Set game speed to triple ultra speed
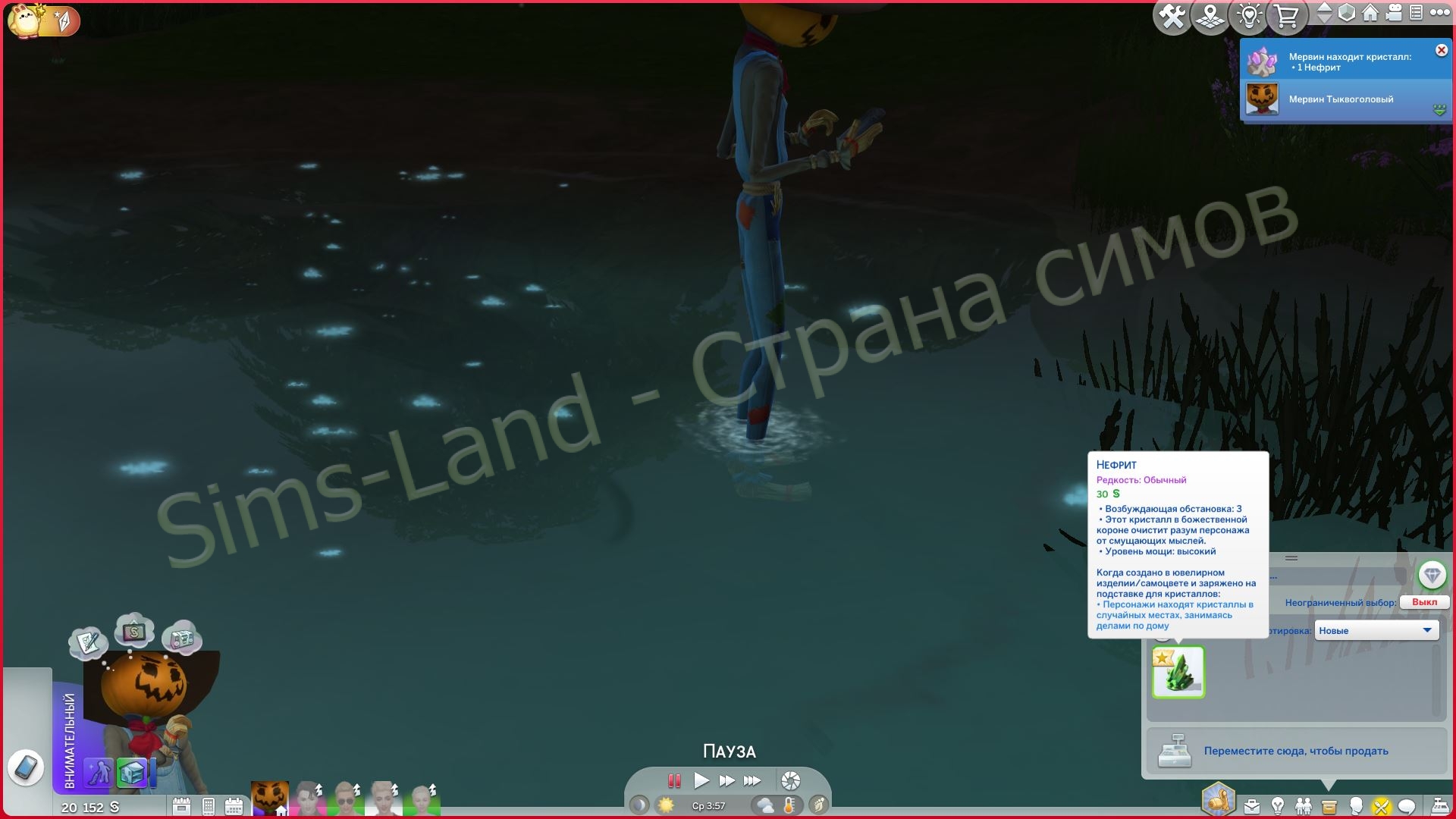1456x819 pixels. pos(752,780)
